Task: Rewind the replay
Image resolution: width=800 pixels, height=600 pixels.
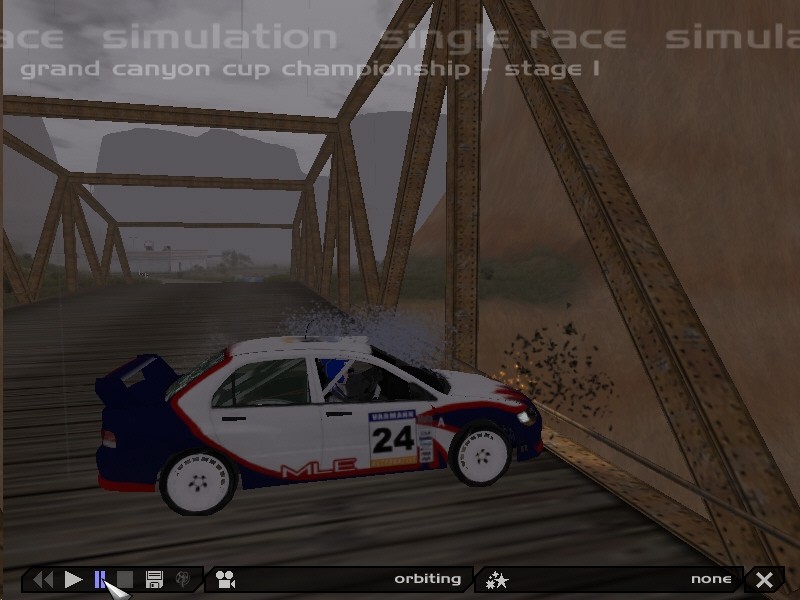Action: (43, 579)
